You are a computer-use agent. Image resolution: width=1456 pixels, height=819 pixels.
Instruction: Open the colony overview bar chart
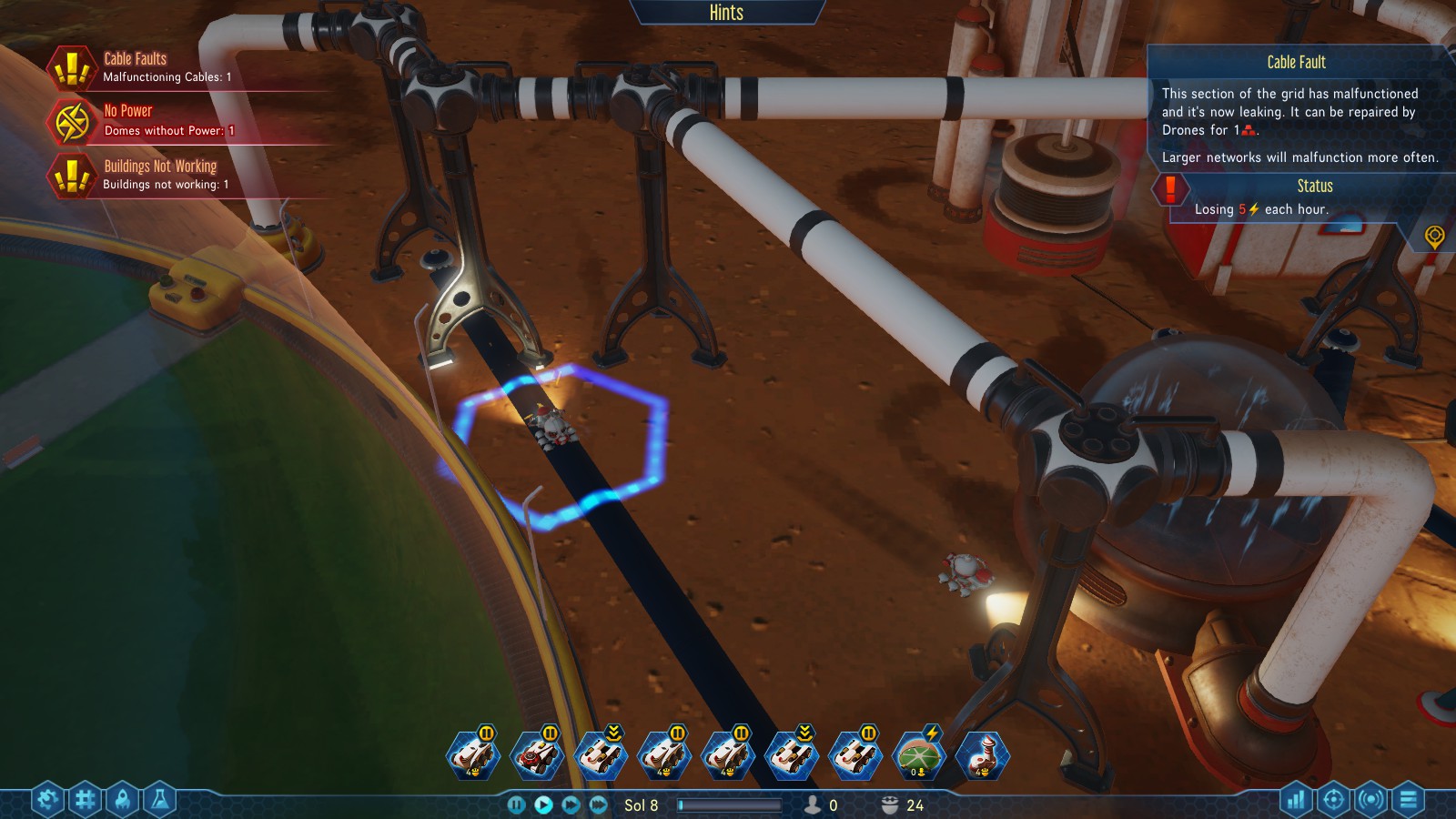click(1296, 800)
